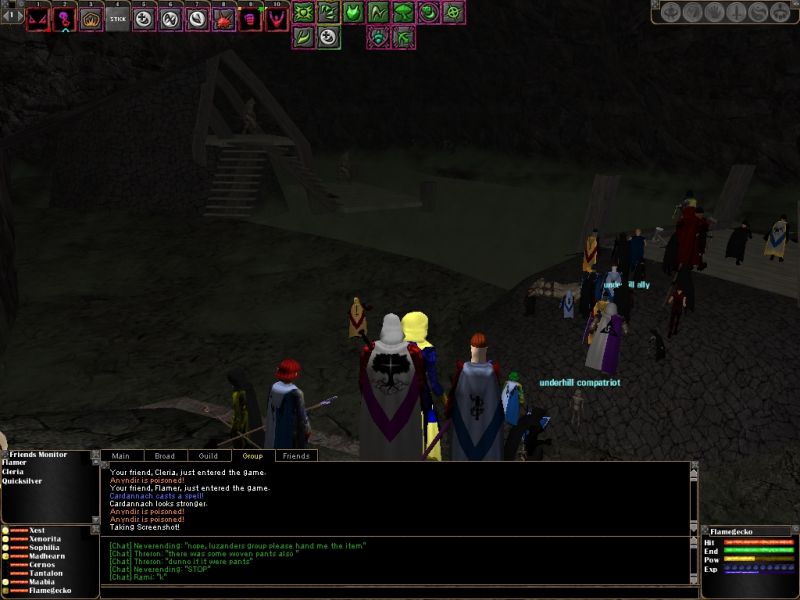Screen dimensions: 800x600
Task: Show the Group chat tab
Action: [x=252, y=456]
